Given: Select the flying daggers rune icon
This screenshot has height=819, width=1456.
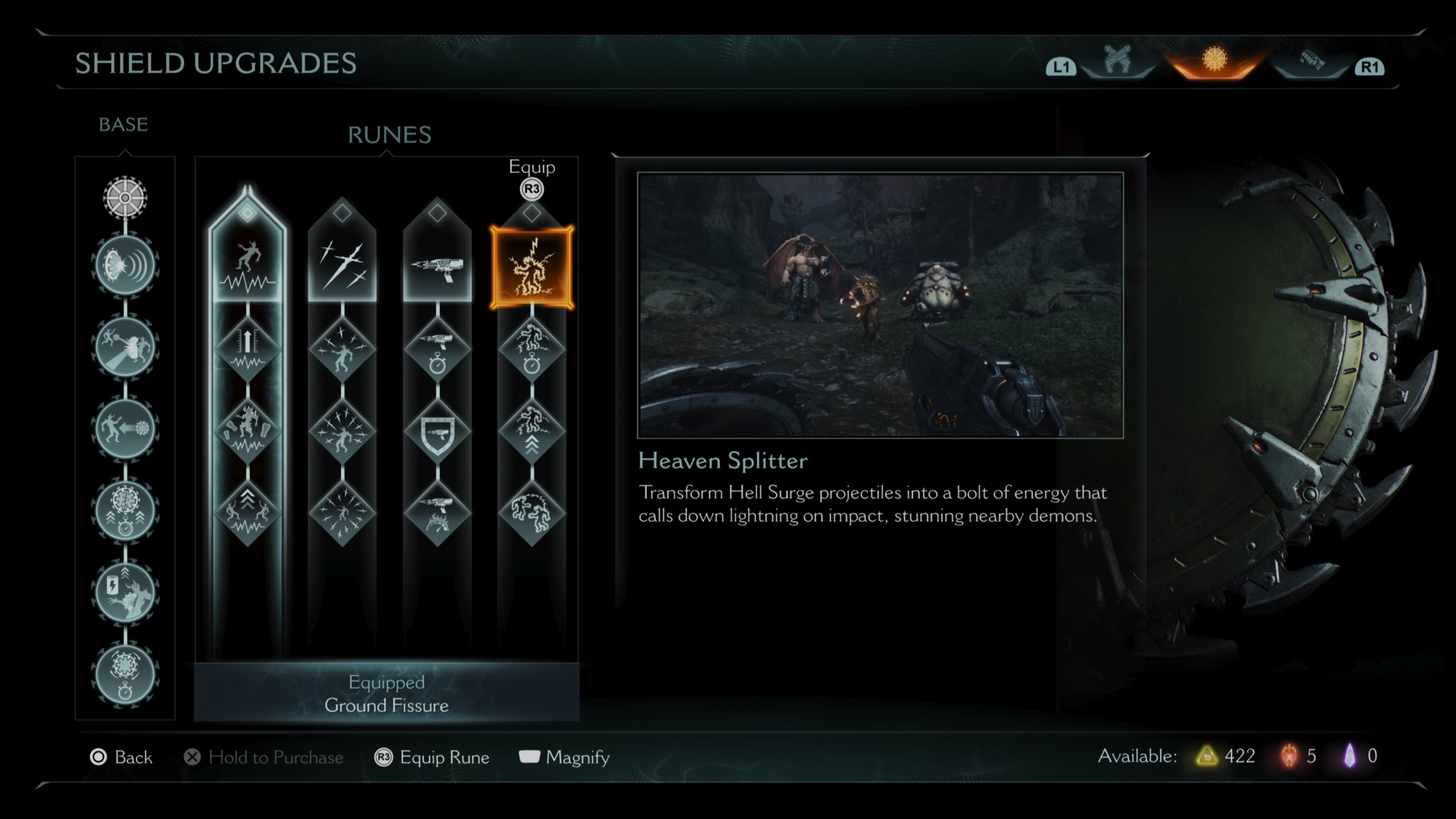Looking at the screenshot, I should pos(342,267).
